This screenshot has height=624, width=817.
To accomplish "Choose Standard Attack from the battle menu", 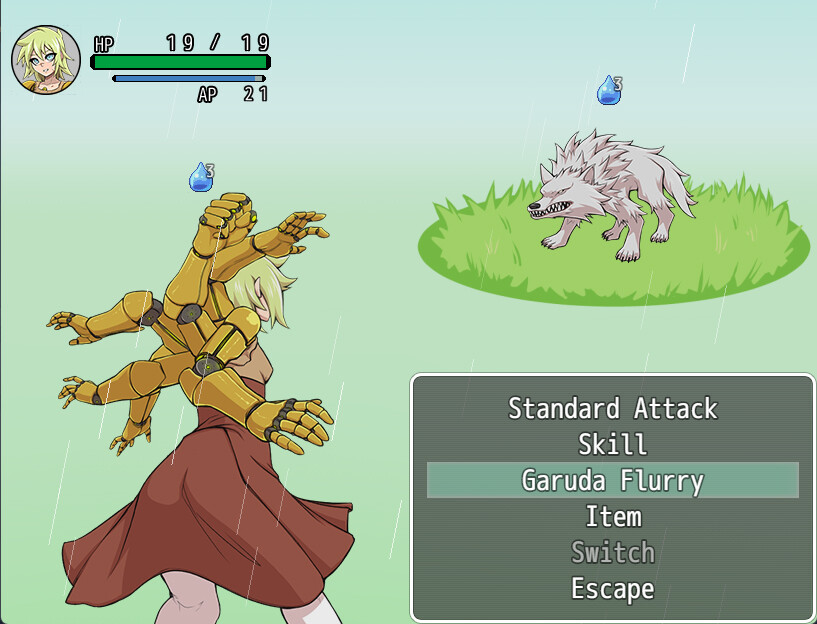I will (612, 408).
